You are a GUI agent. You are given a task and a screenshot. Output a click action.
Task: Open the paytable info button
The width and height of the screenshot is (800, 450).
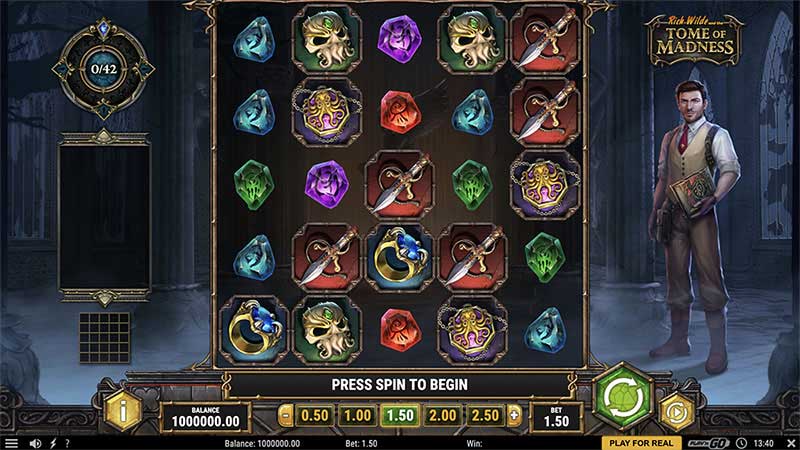coord(125,409)
